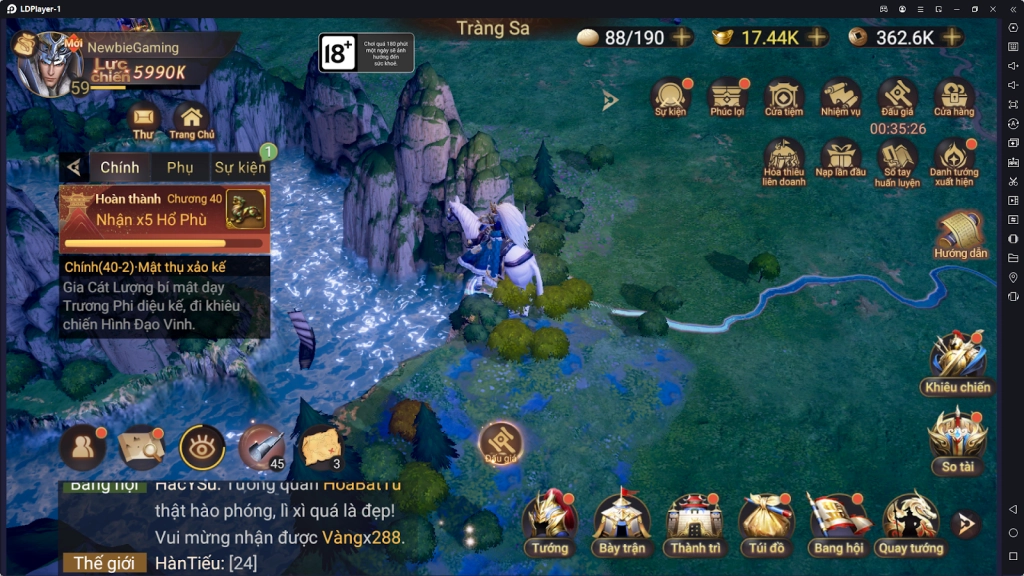Screen dimensions: 1024x576
Task: Switch to the Phụ quest tab
Action: [180, 167]
